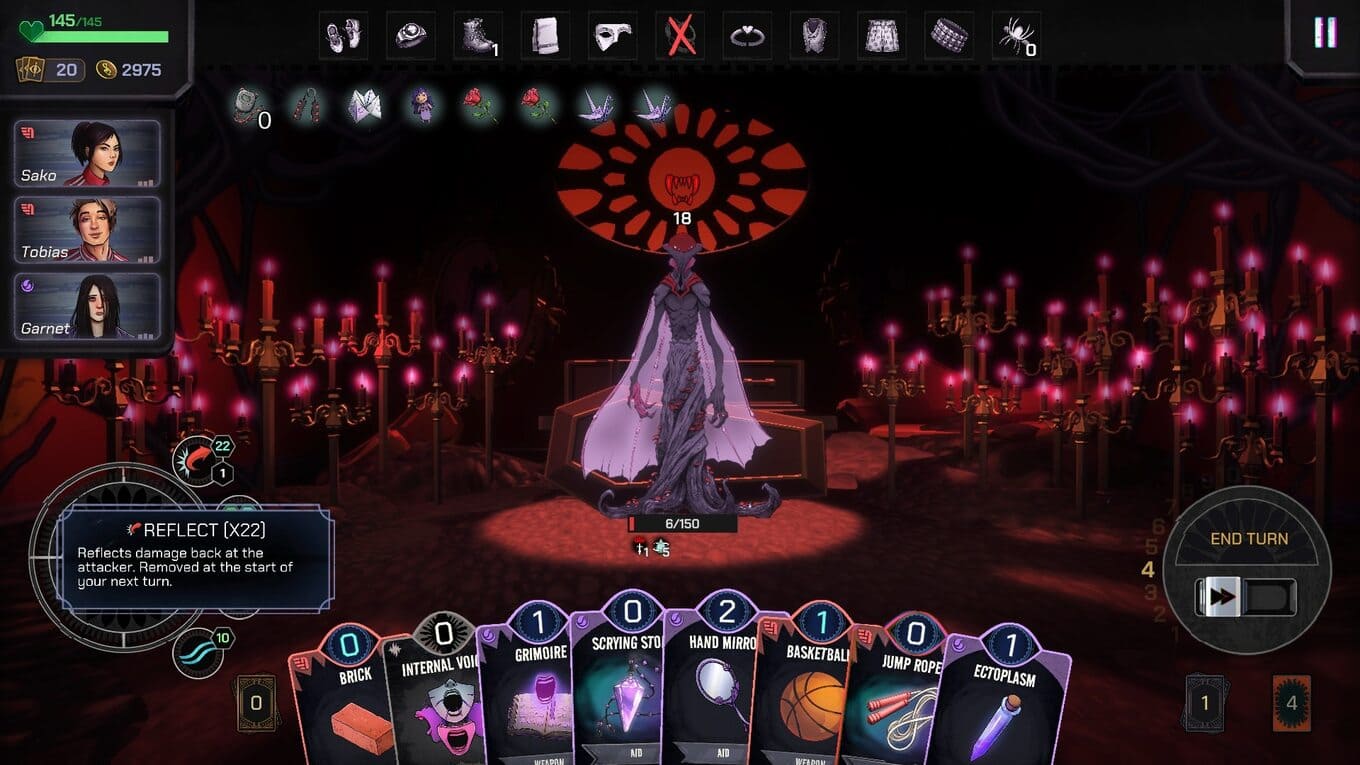Image resolution: width=1360 pixels, height=765 pixels.
Task: Inspect the spider relic icon
Action: click(x=1017, y=37)
